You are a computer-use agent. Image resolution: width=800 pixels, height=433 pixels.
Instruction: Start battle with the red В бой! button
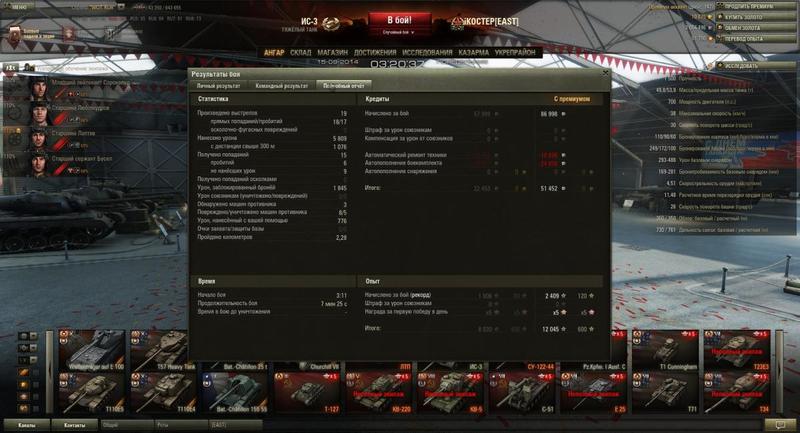pyautogui.click(x=400, y=20)
